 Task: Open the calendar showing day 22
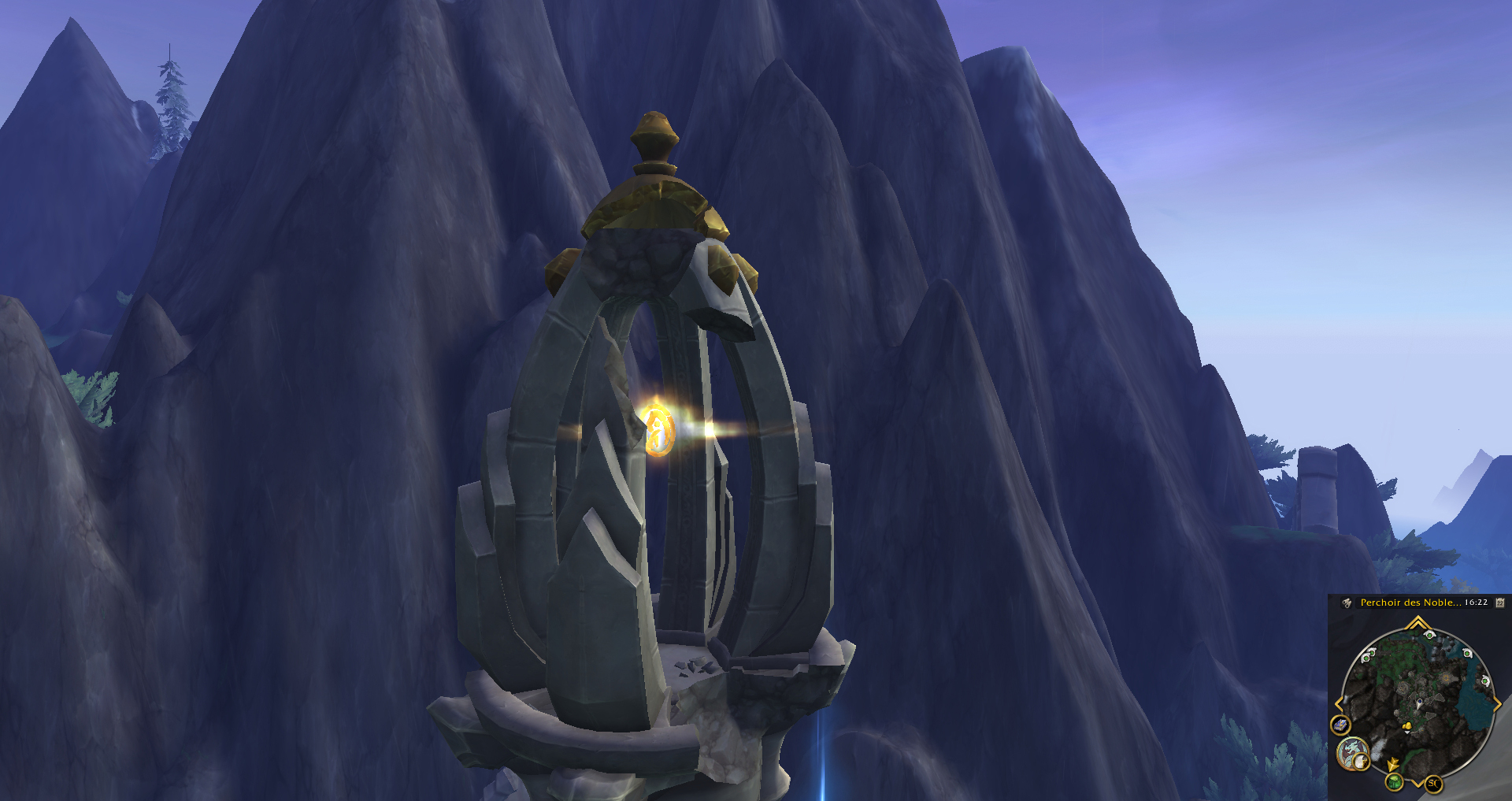pyautogui.click(x=1500, y=603)
